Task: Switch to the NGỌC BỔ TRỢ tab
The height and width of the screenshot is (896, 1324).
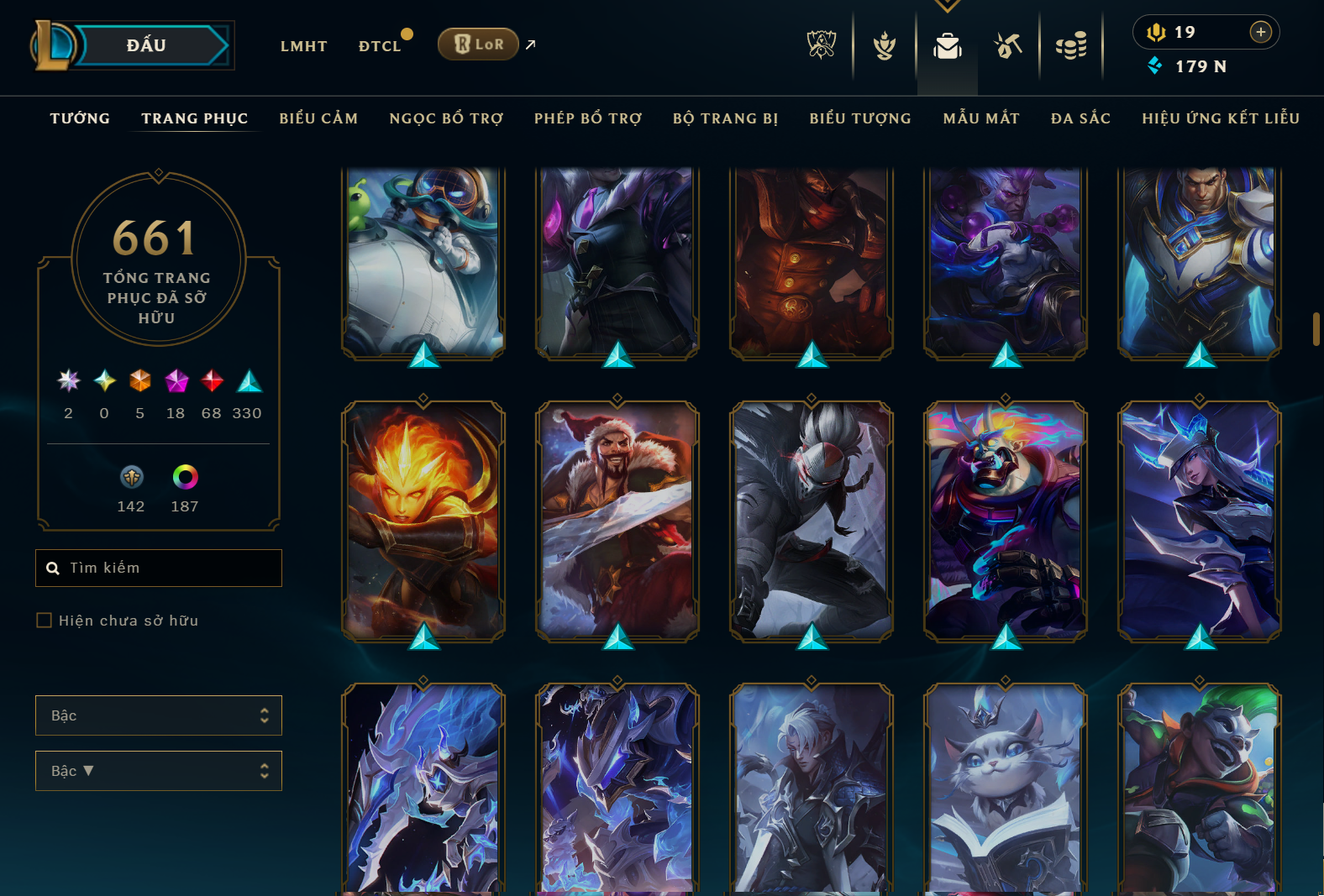Action: click(x=446, y=118)
